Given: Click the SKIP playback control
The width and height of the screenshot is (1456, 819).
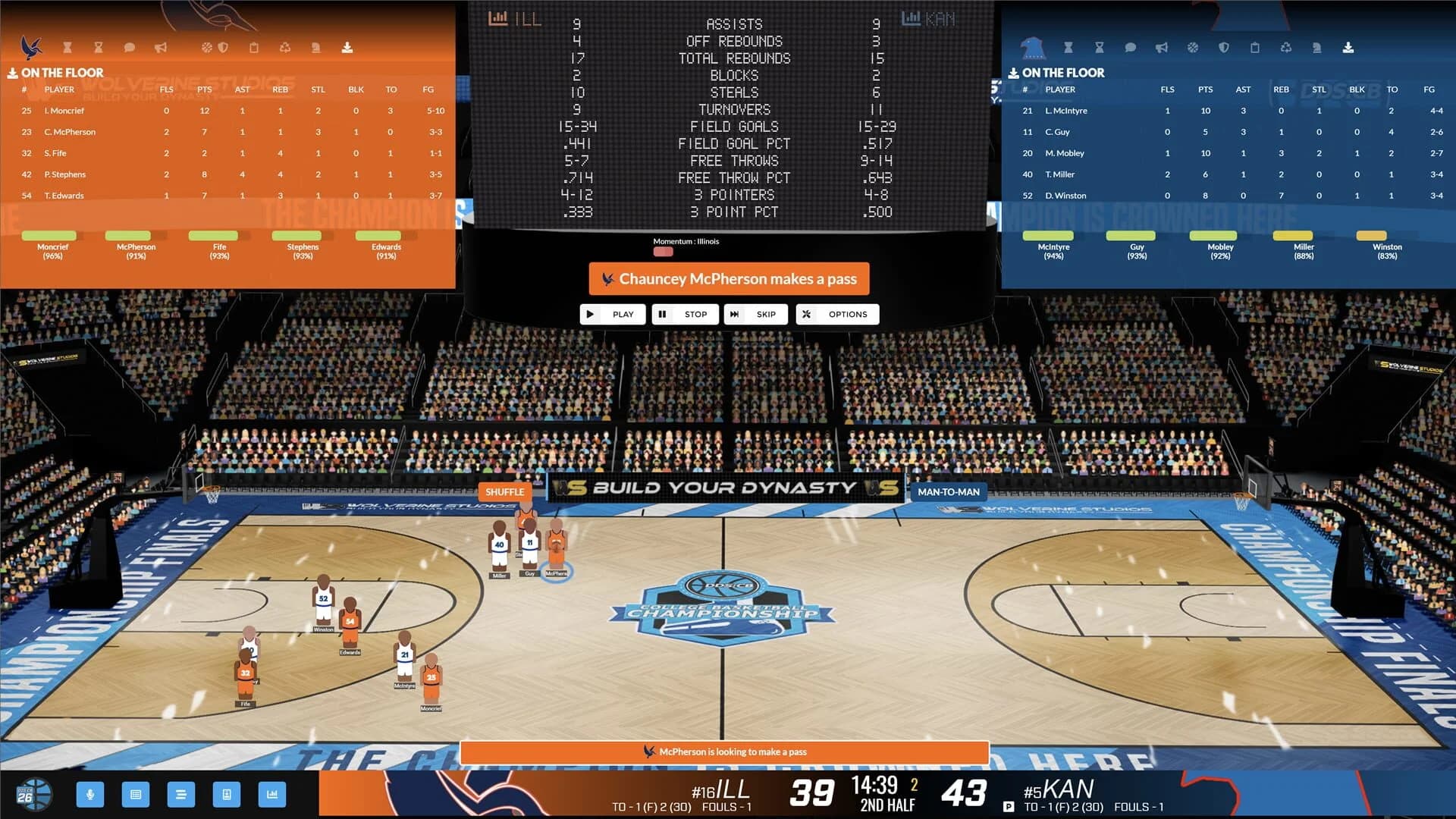Looking at the screenshot, I should [x=755, y=314].
